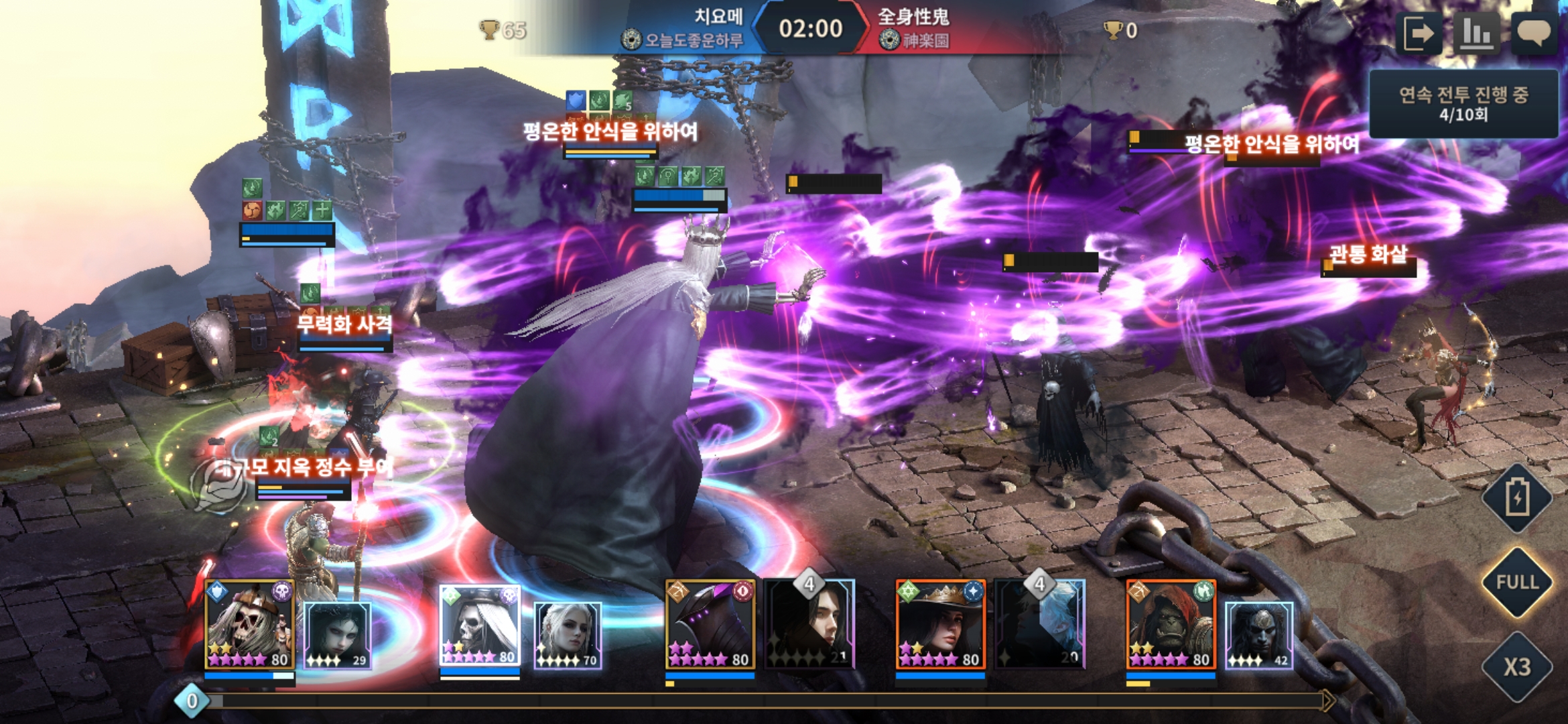Toggle the battery saver diamond button
The height and width of the screenshot is (724, 1568).
click(x=1517, y=498)
